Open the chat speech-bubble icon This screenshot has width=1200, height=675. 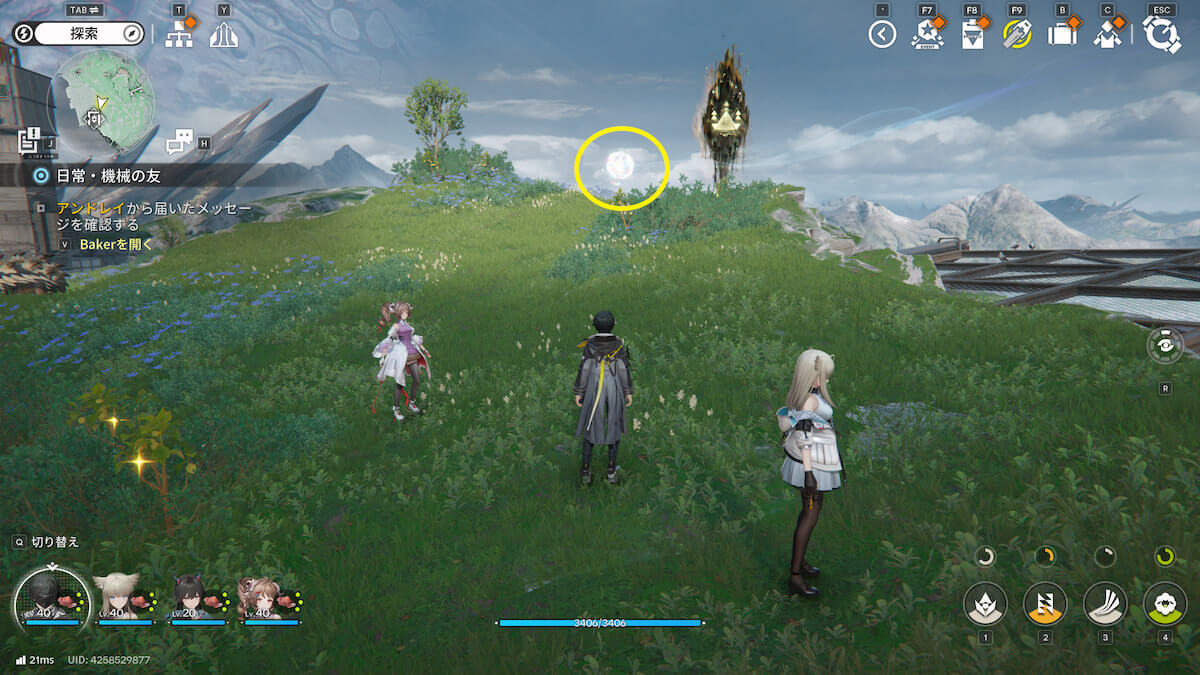click(x=180, y=142)
